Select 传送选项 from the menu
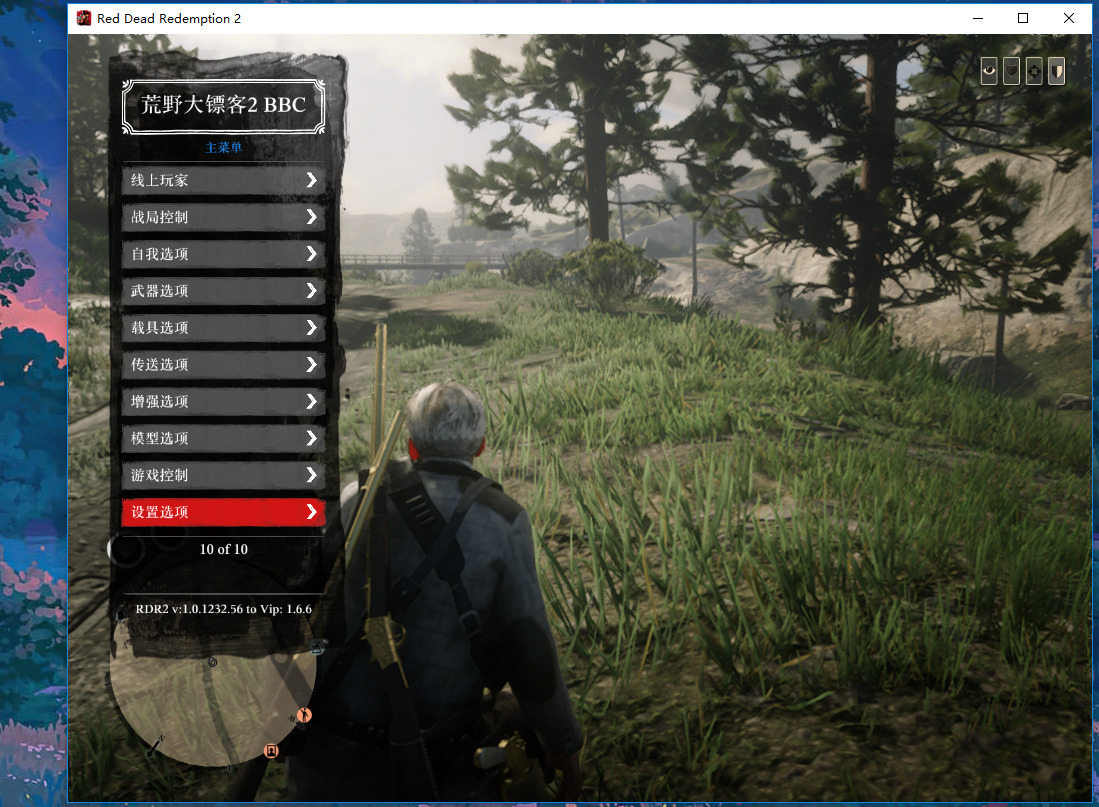Image resolution: width=1099 pixels, height=807 pixels. [222, 365]
